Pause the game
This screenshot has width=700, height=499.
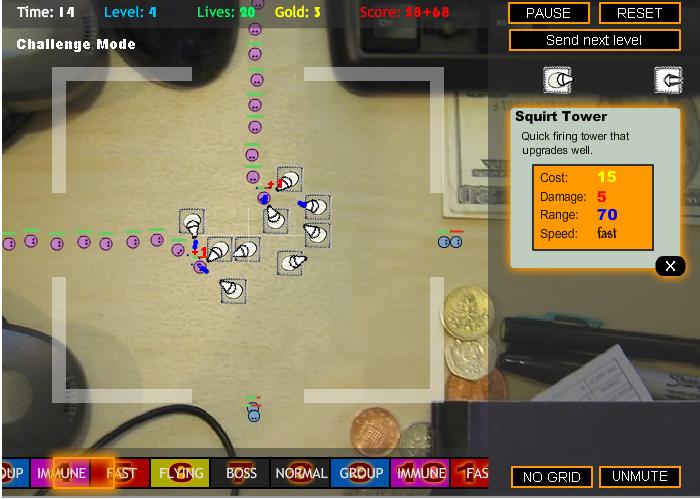pyautogui.click(x=548, y=13)
